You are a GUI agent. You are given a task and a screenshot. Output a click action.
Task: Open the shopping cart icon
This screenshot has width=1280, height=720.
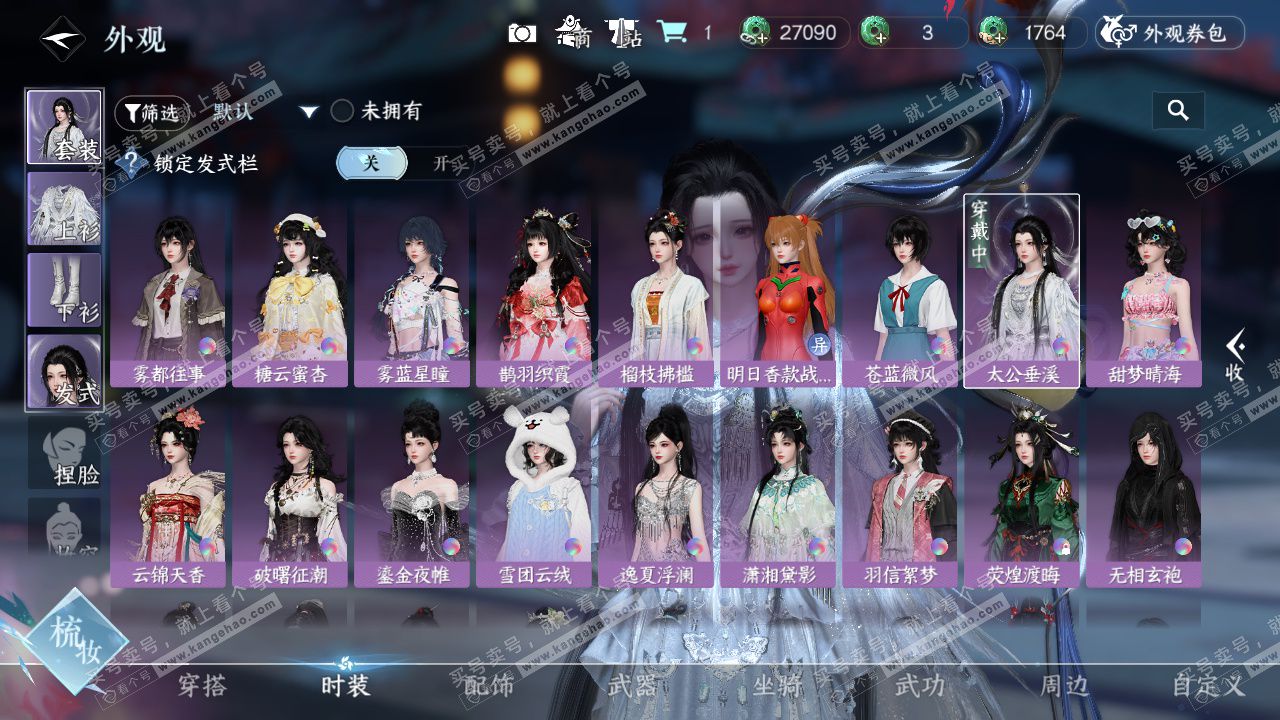click(x=672, y=33)
